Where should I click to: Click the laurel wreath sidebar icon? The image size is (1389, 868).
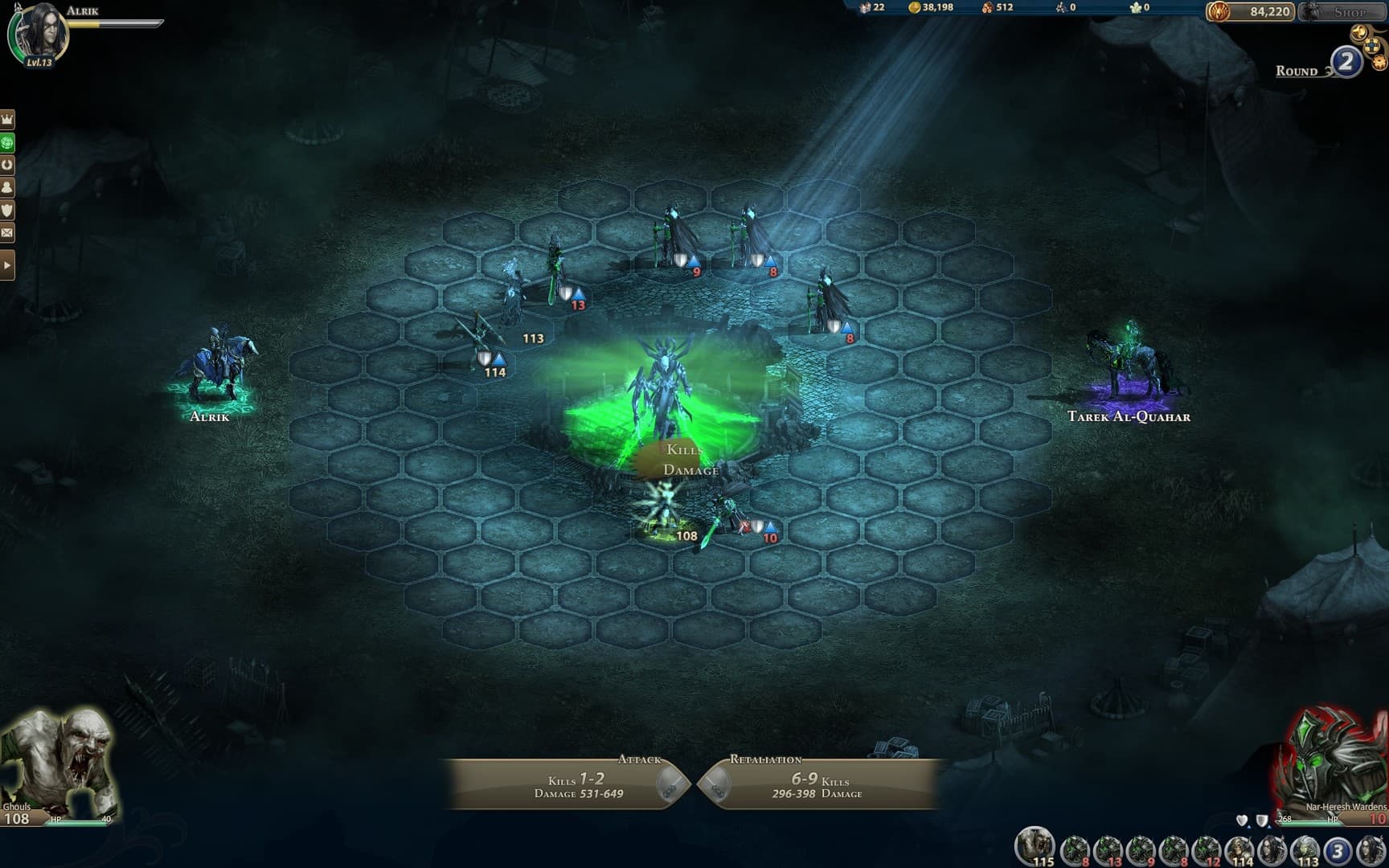coord(6,163)
